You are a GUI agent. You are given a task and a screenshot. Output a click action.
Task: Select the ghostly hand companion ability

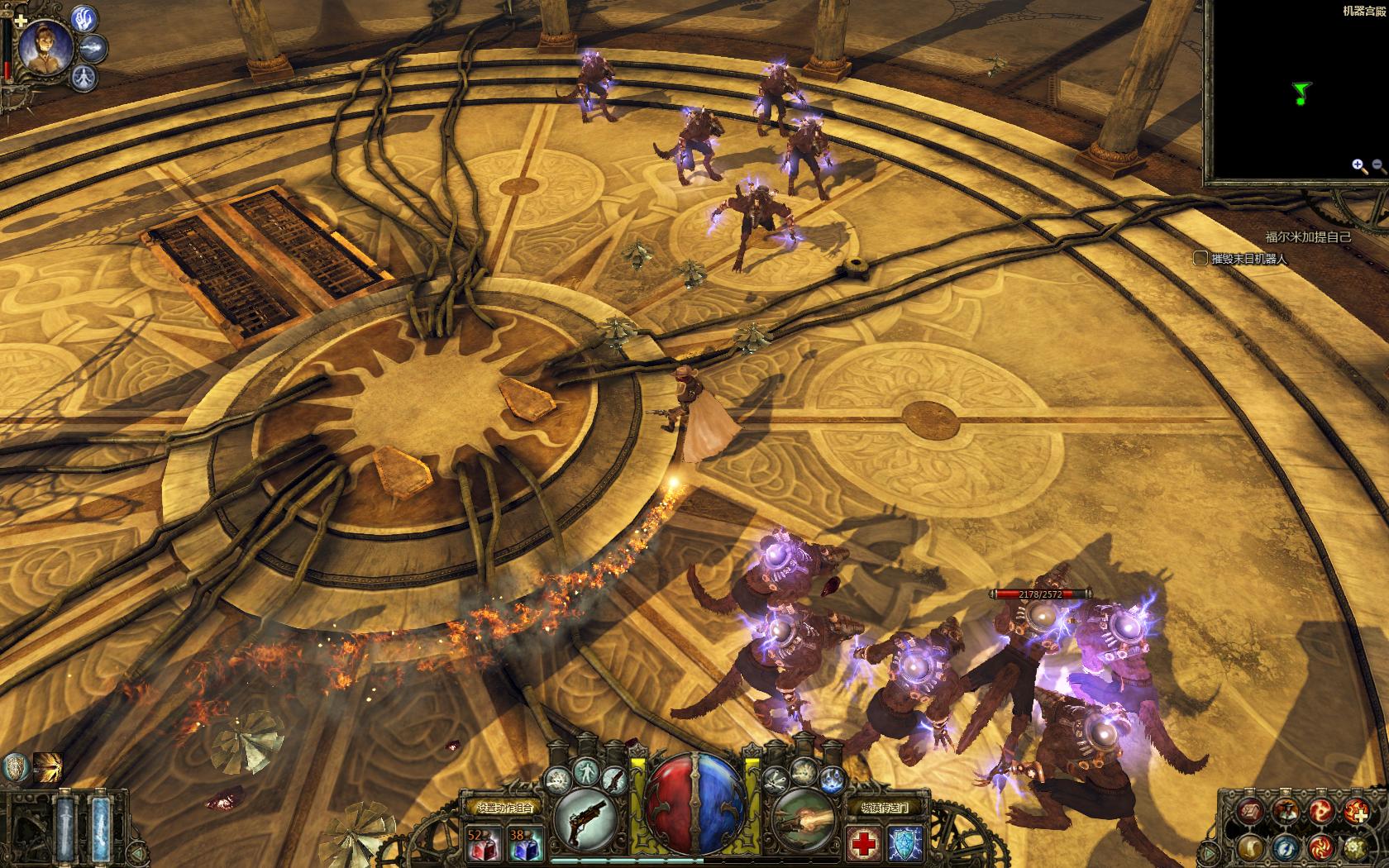coord(84,18)
